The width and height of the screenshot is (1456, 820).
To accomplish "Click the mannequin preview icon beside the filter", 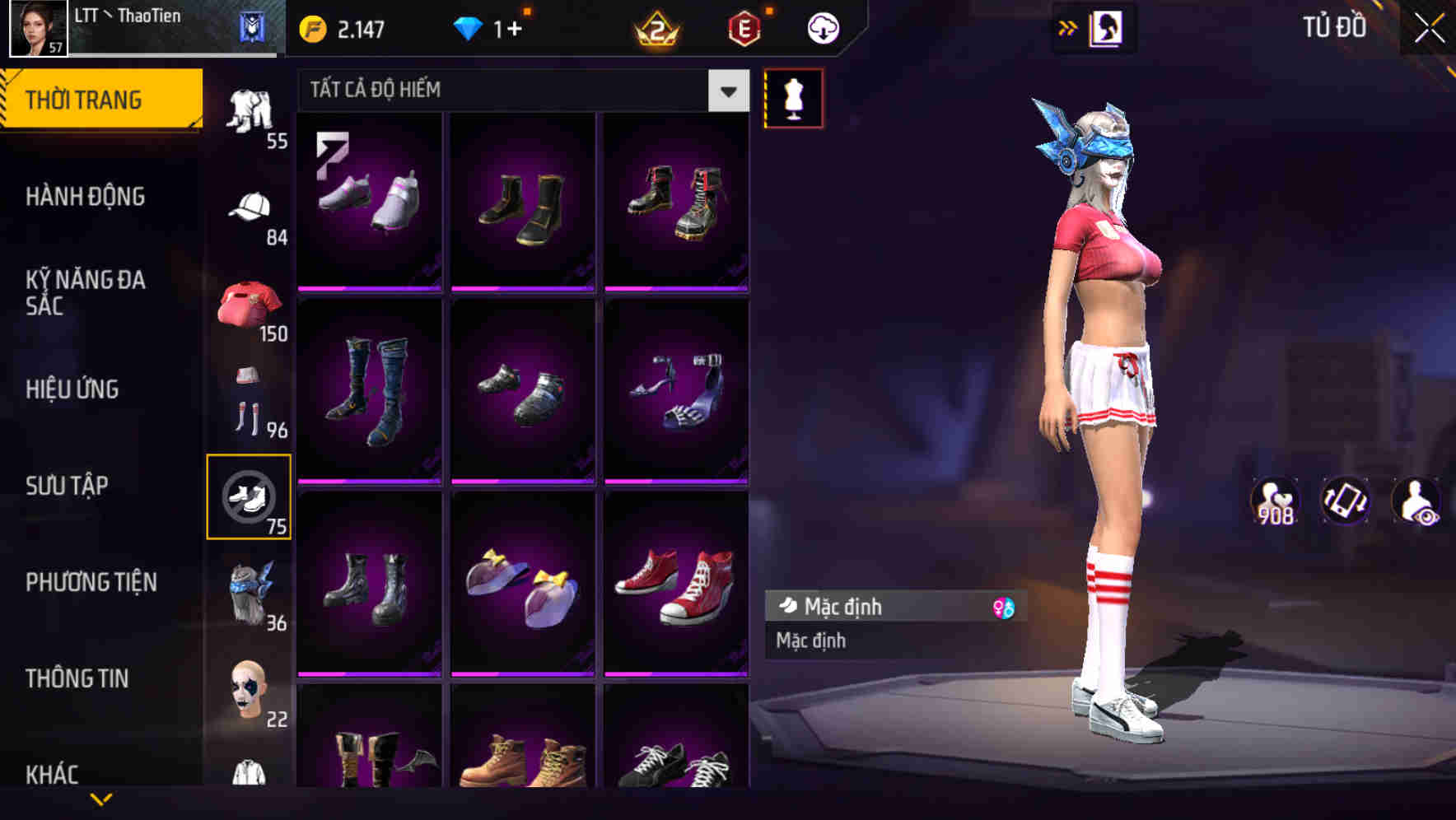I will 793,97.
